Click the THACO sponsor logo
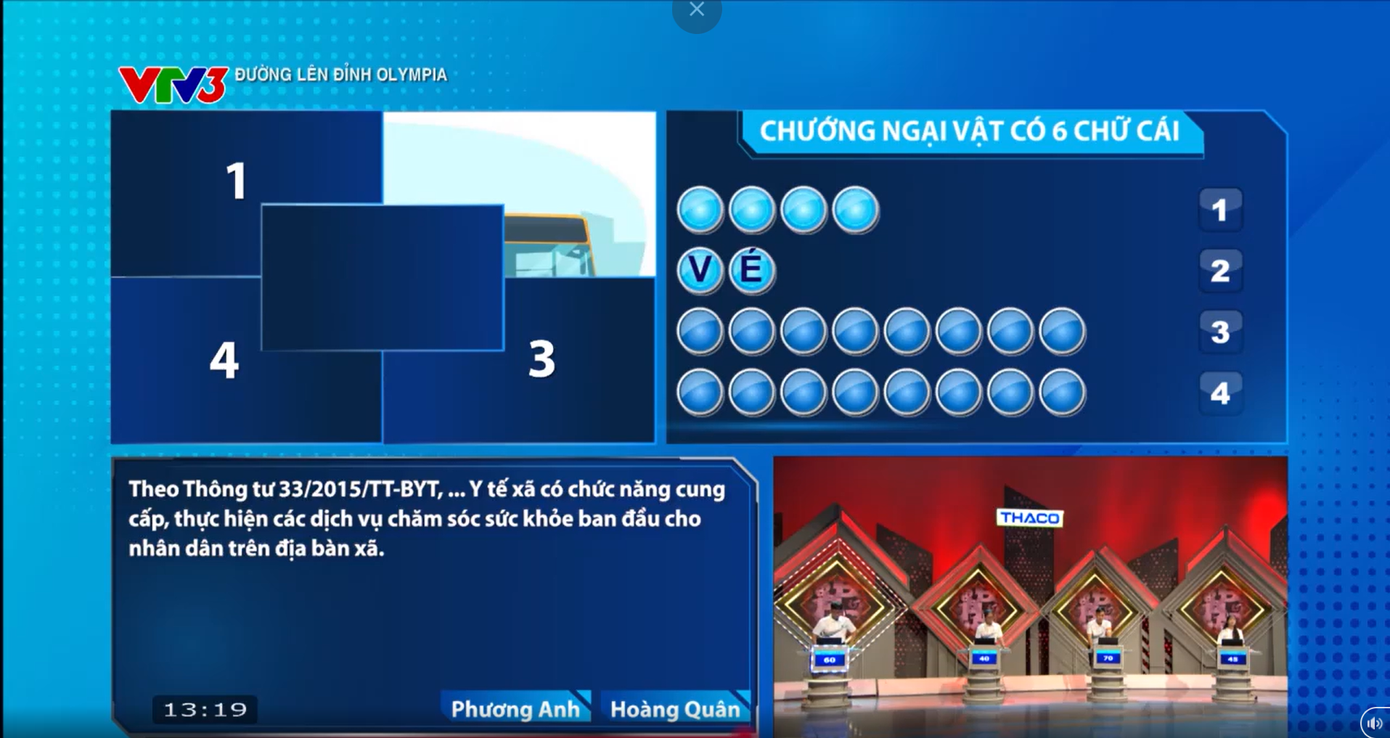 coord(1031,517)
